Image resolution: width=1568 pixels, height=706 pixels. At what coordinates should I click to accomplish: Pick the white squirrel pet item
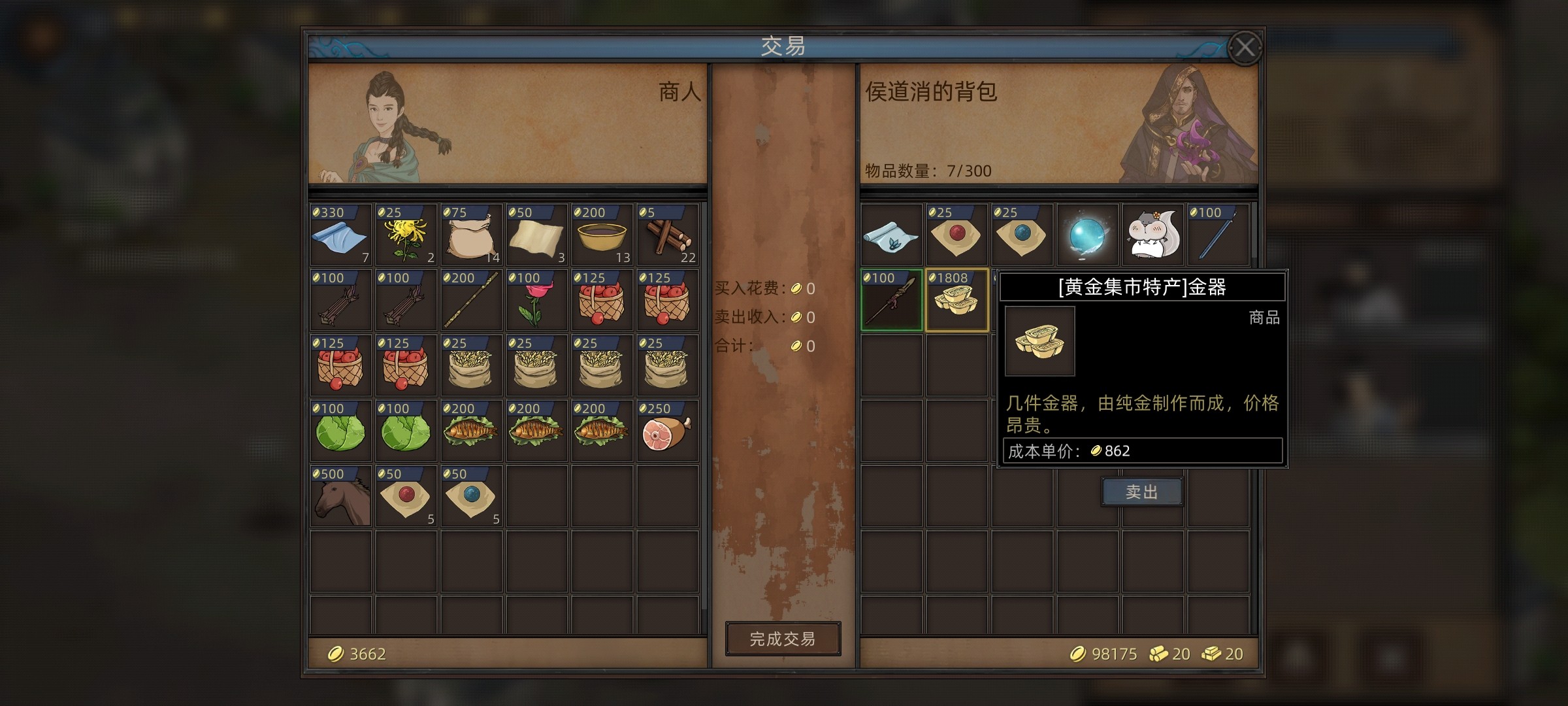(1152, 235)
